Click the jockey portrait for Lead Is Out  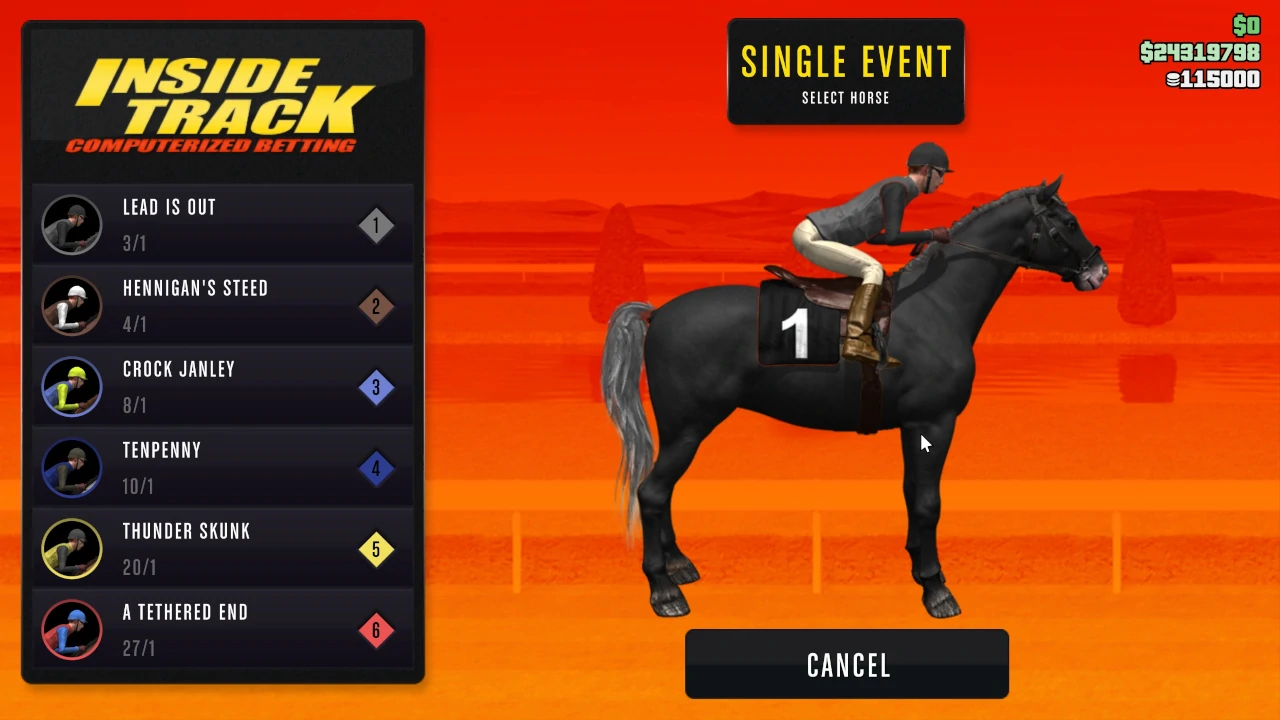pos(71,224)
